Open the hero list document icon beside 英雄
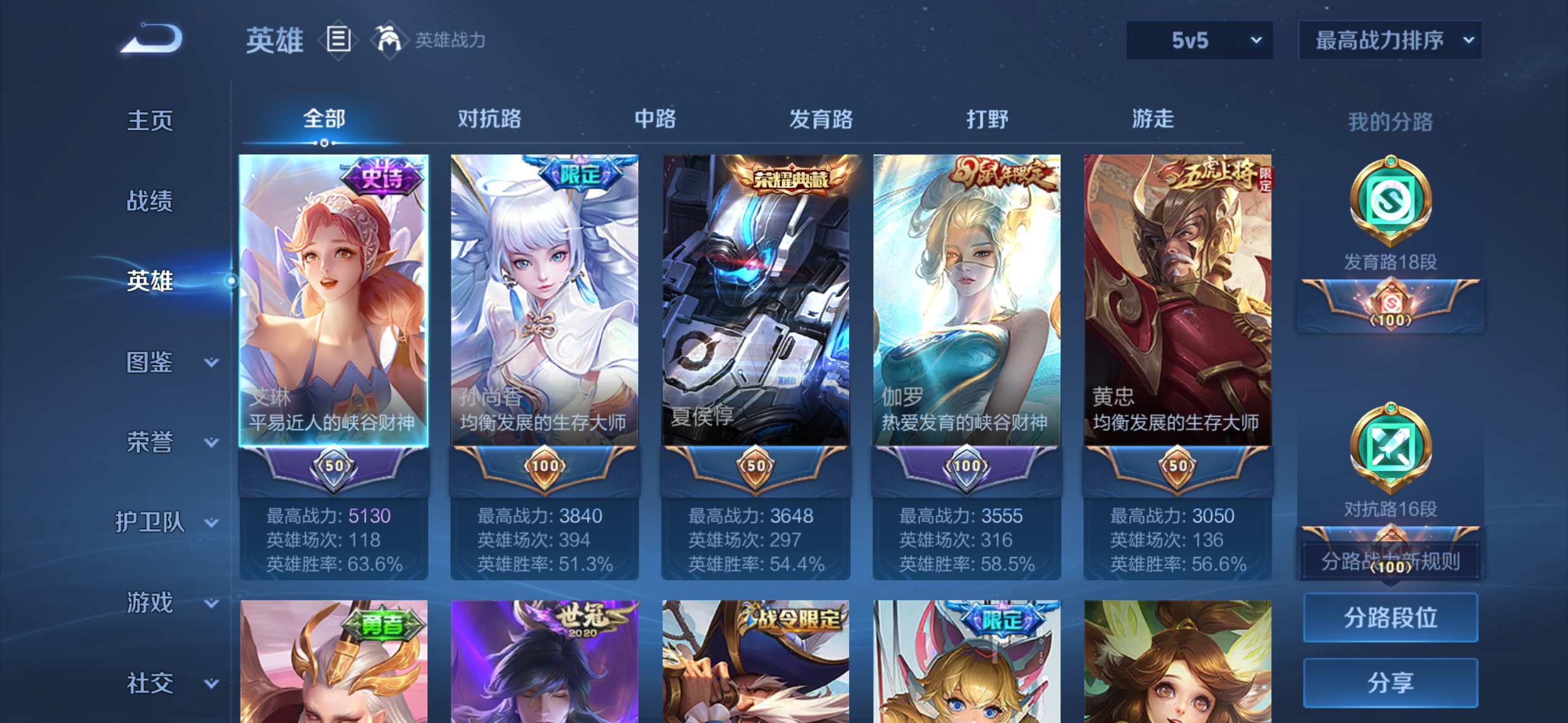Screen dimensions: 1568x723 point(338,40)
